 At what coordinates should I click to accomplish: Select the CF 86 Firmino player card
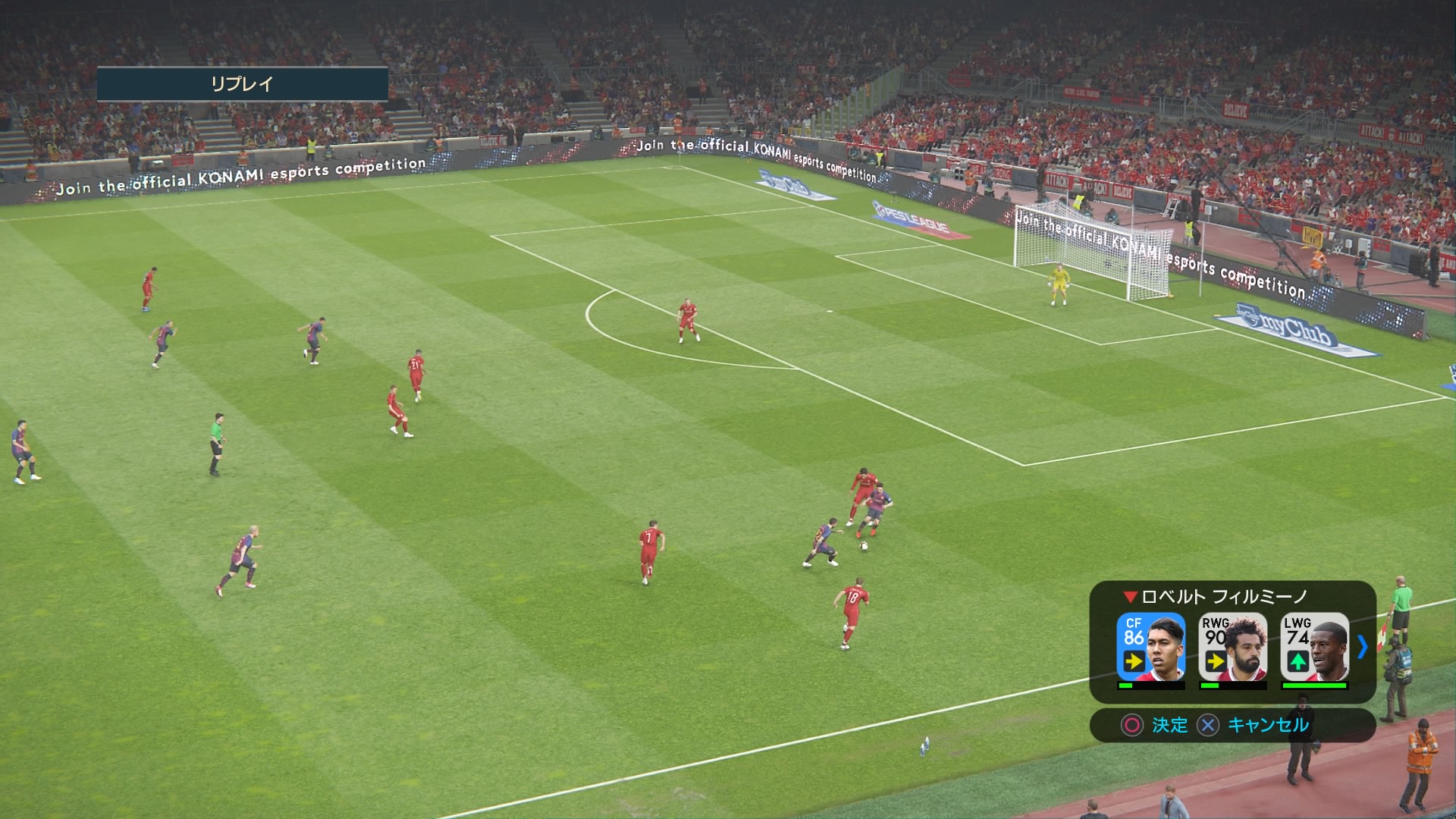coord(1150,647)
